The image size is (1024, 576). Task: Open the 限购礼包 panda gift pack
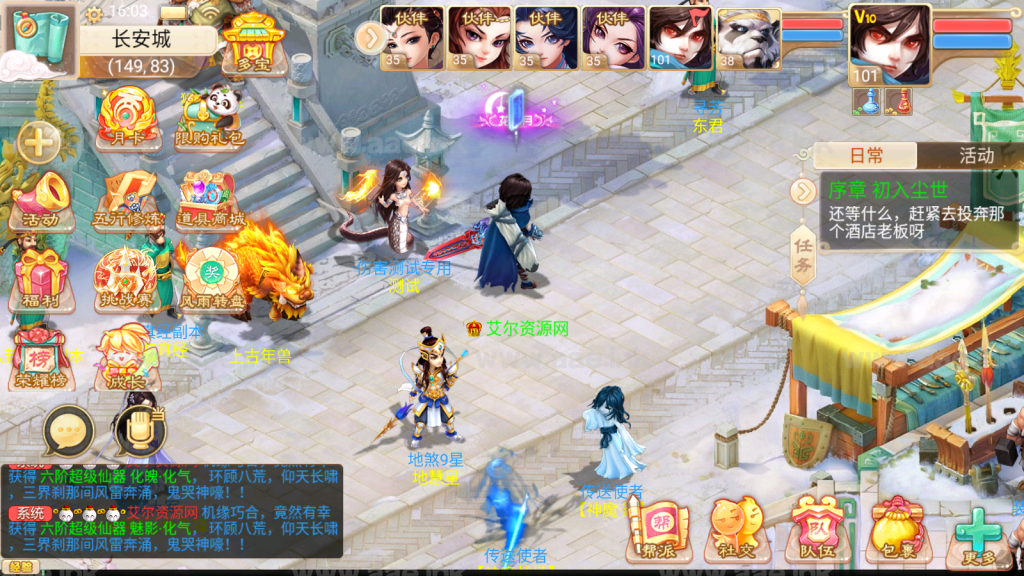pyautogui.click(x=211, y=118)
